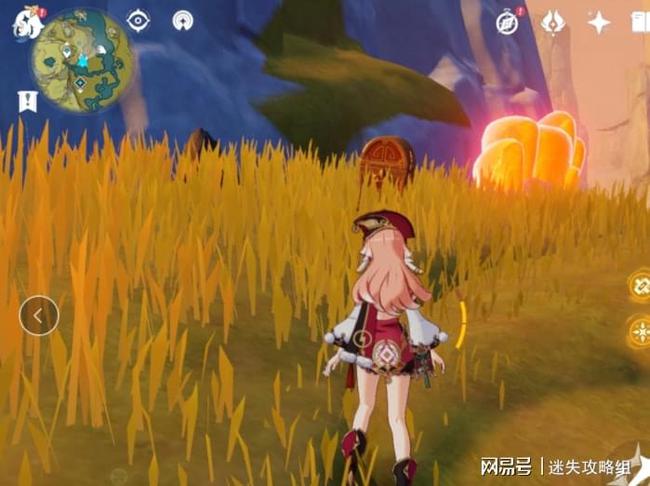Open the quest marker with exclamation mark
The width and height of the screenshot is (650, 486).
point(27,99)
